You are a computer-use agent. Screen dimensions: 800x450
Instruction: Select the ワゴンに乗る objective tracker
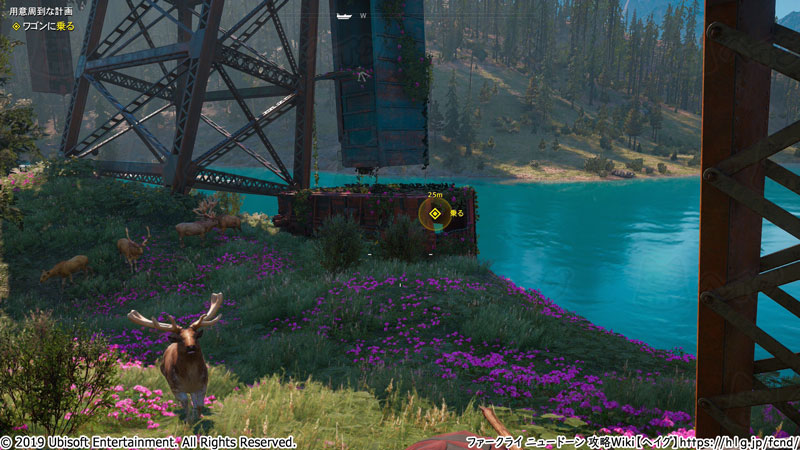coord(46,27)
